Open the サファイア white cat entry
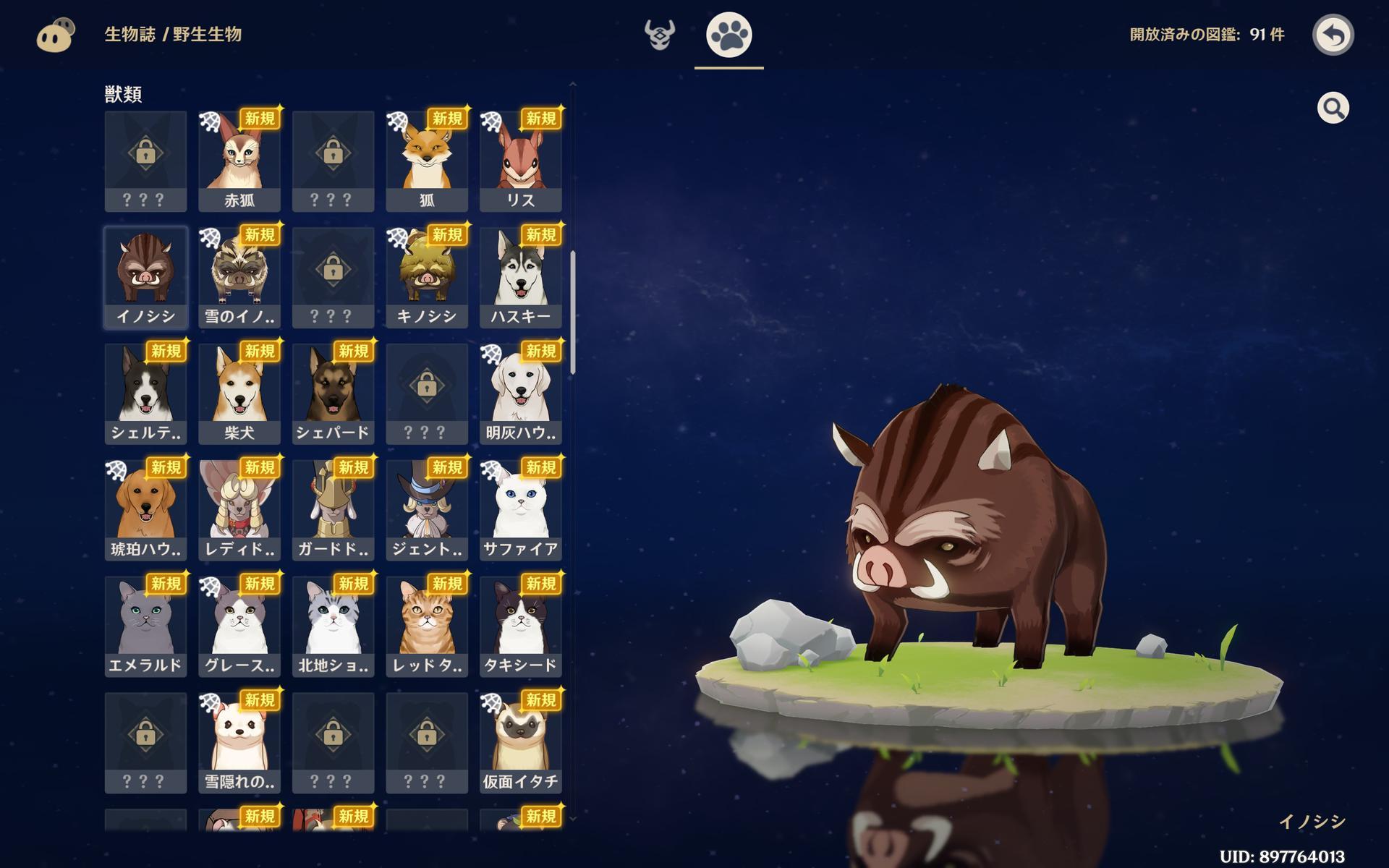Viewport: 1389px width, 868px height. pyautogui.click(x=521, y=511)
